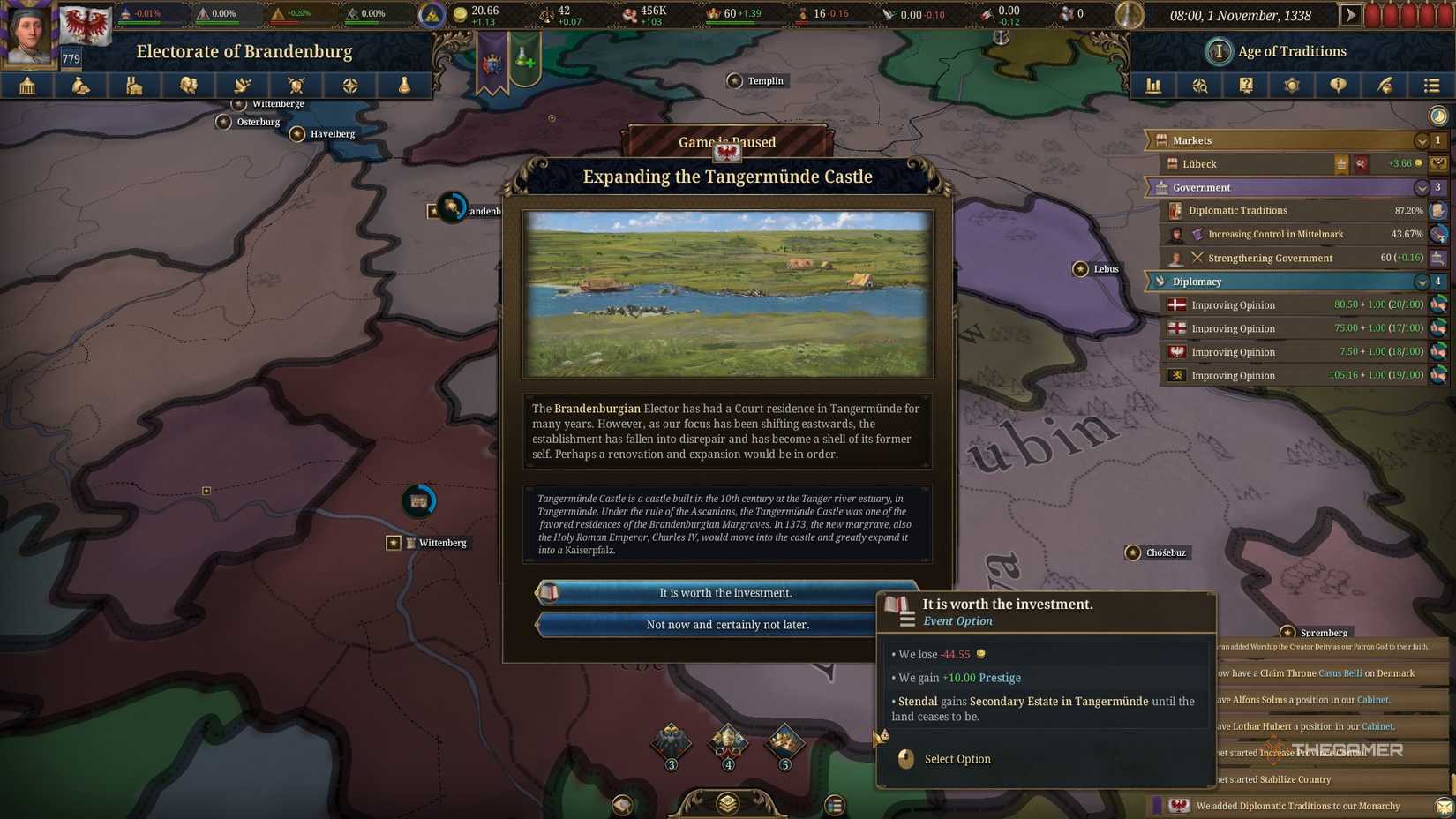1456x819 pixels.
Task: Open the help guide (question mark icon)
Action: 1246,86
